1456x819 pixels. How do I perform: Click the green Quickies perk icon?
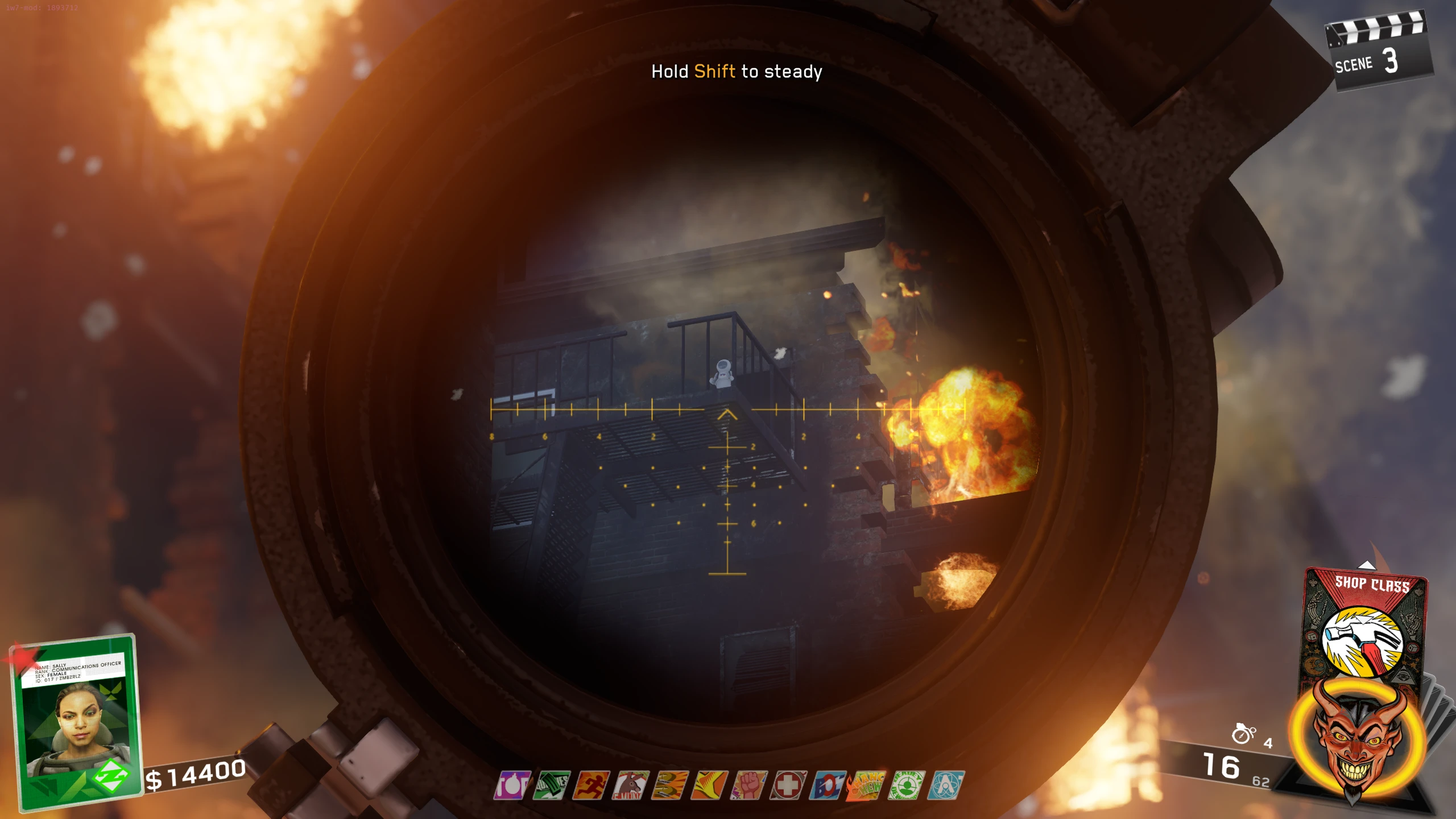click(x=551, y=785)
